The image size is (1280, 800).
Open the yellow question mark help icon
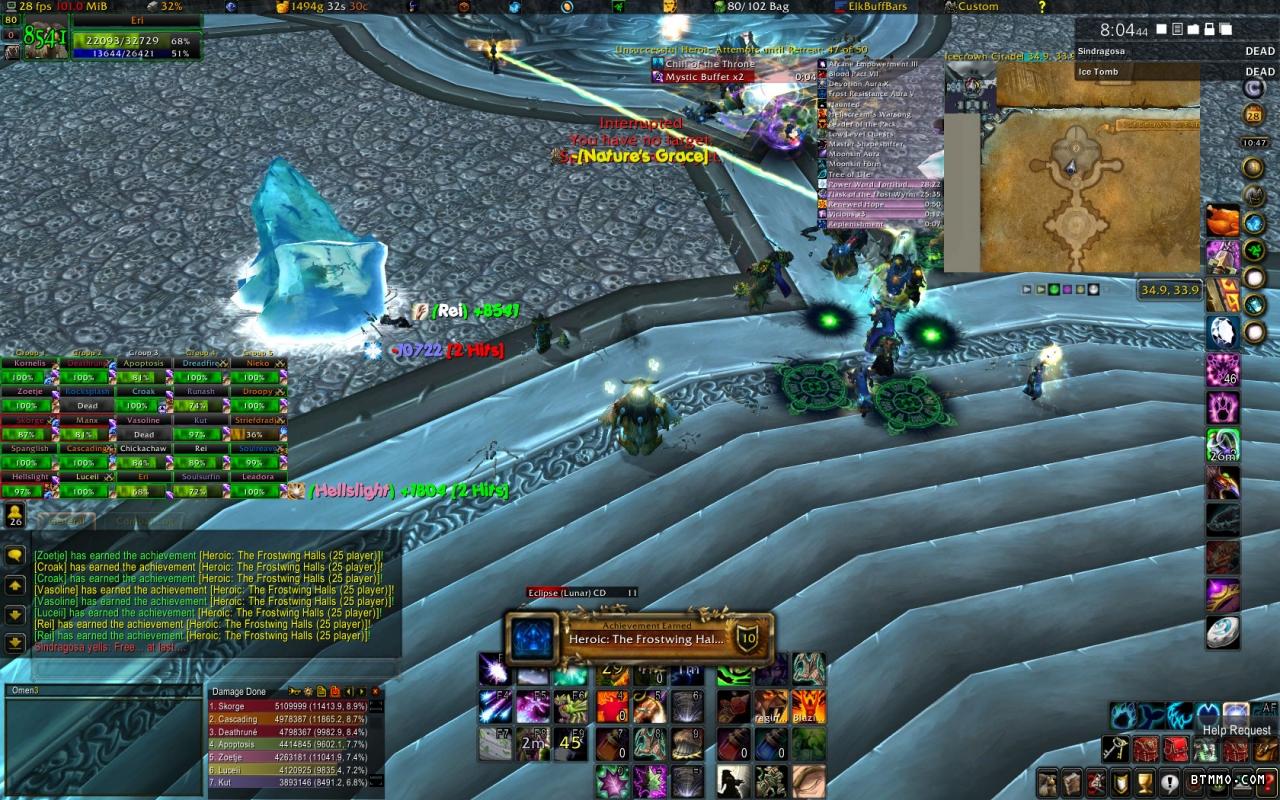(x=1042, y=7)
